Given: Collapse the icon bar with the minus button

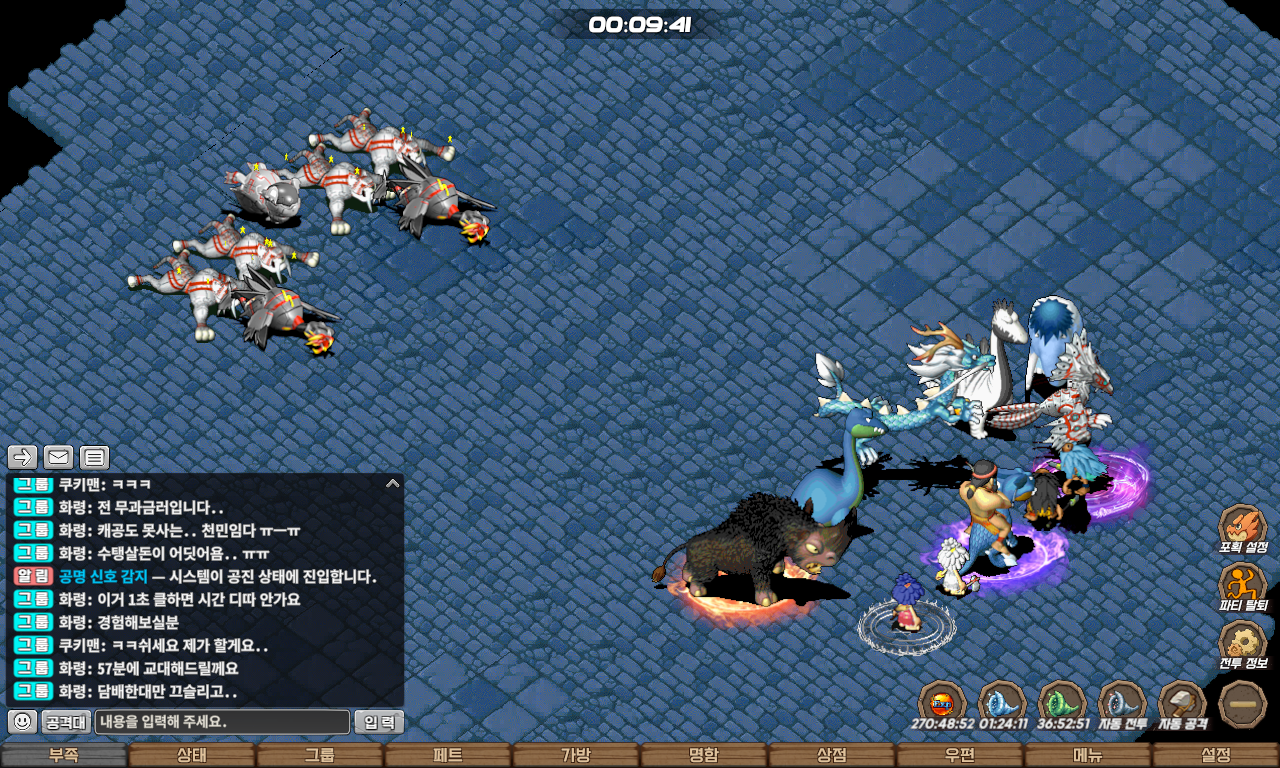Looking at the screenshot, I should tap(1243, 703).
